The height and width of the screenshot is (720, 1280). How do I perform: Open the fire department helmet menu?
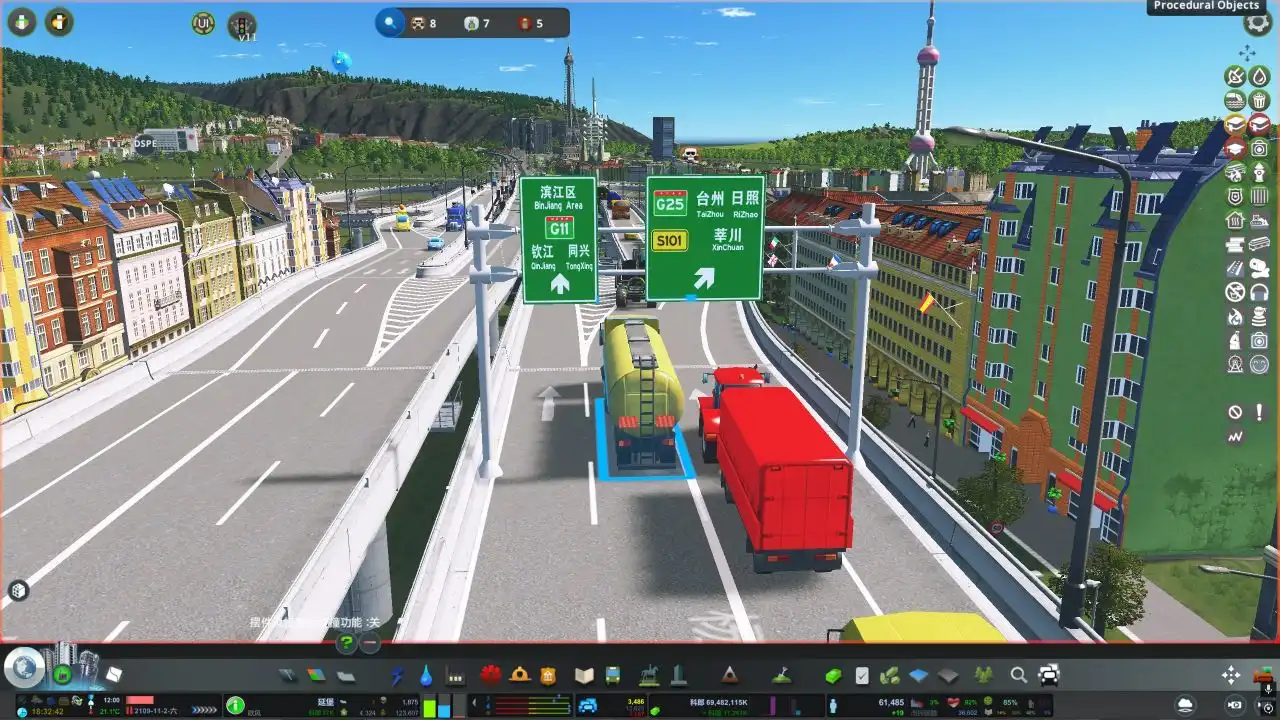[519, 676]
